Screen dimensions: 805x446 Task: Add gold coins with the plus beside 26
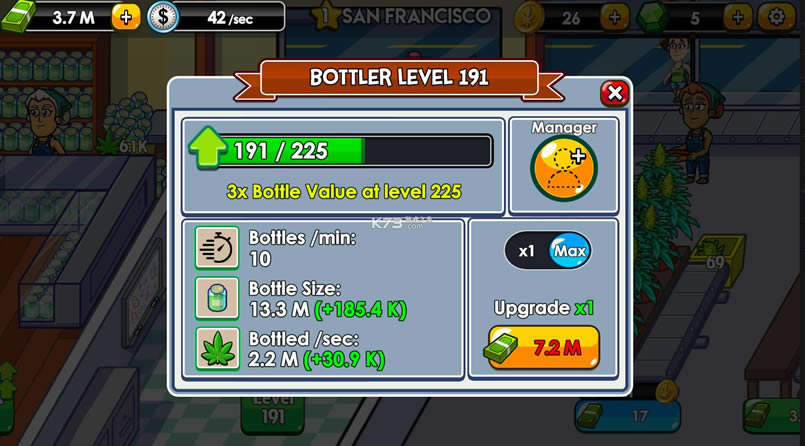[x=614, y=17]
